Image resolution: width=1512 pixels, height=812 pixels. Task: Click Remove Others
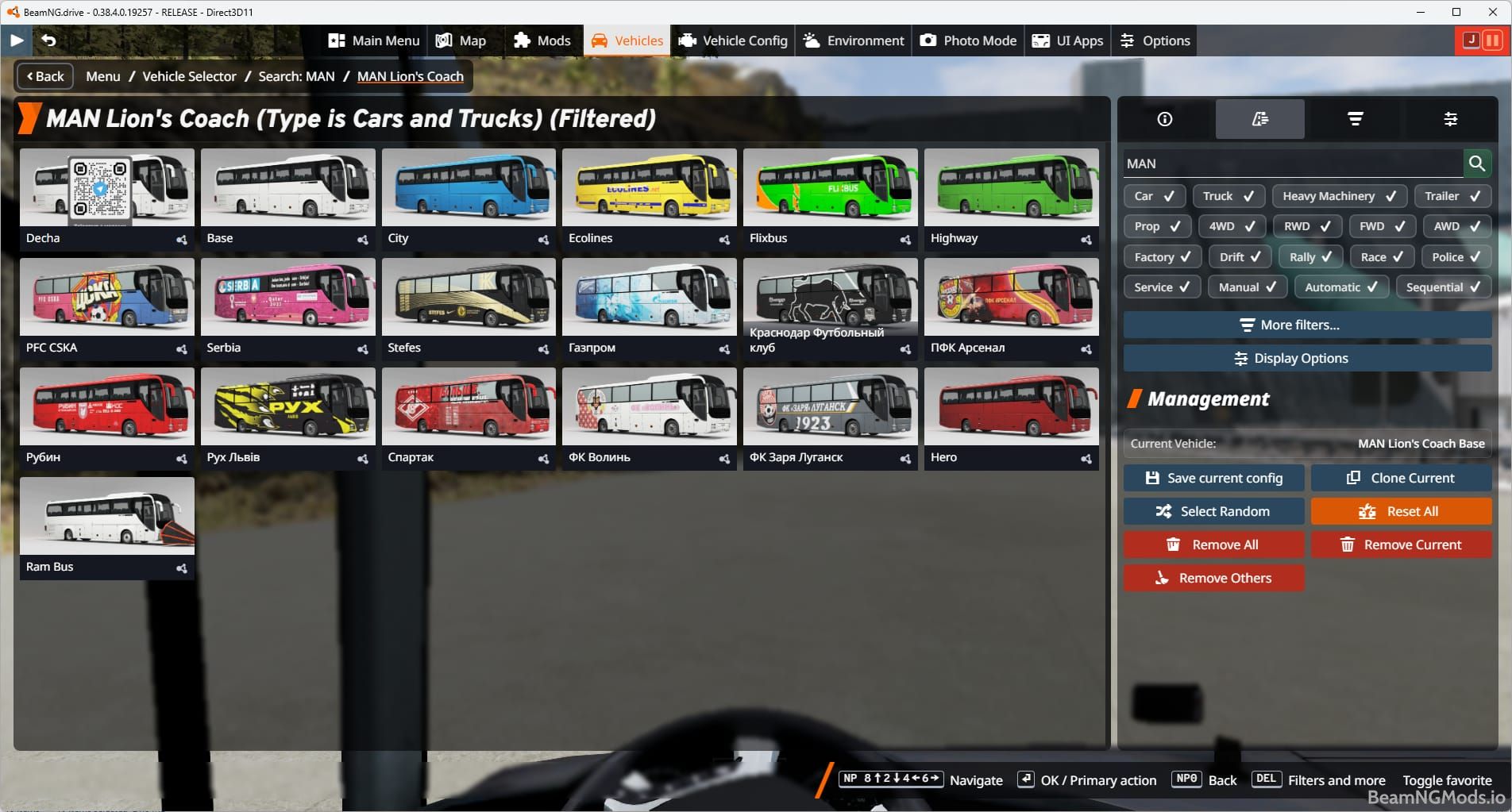coord(1213,578)
